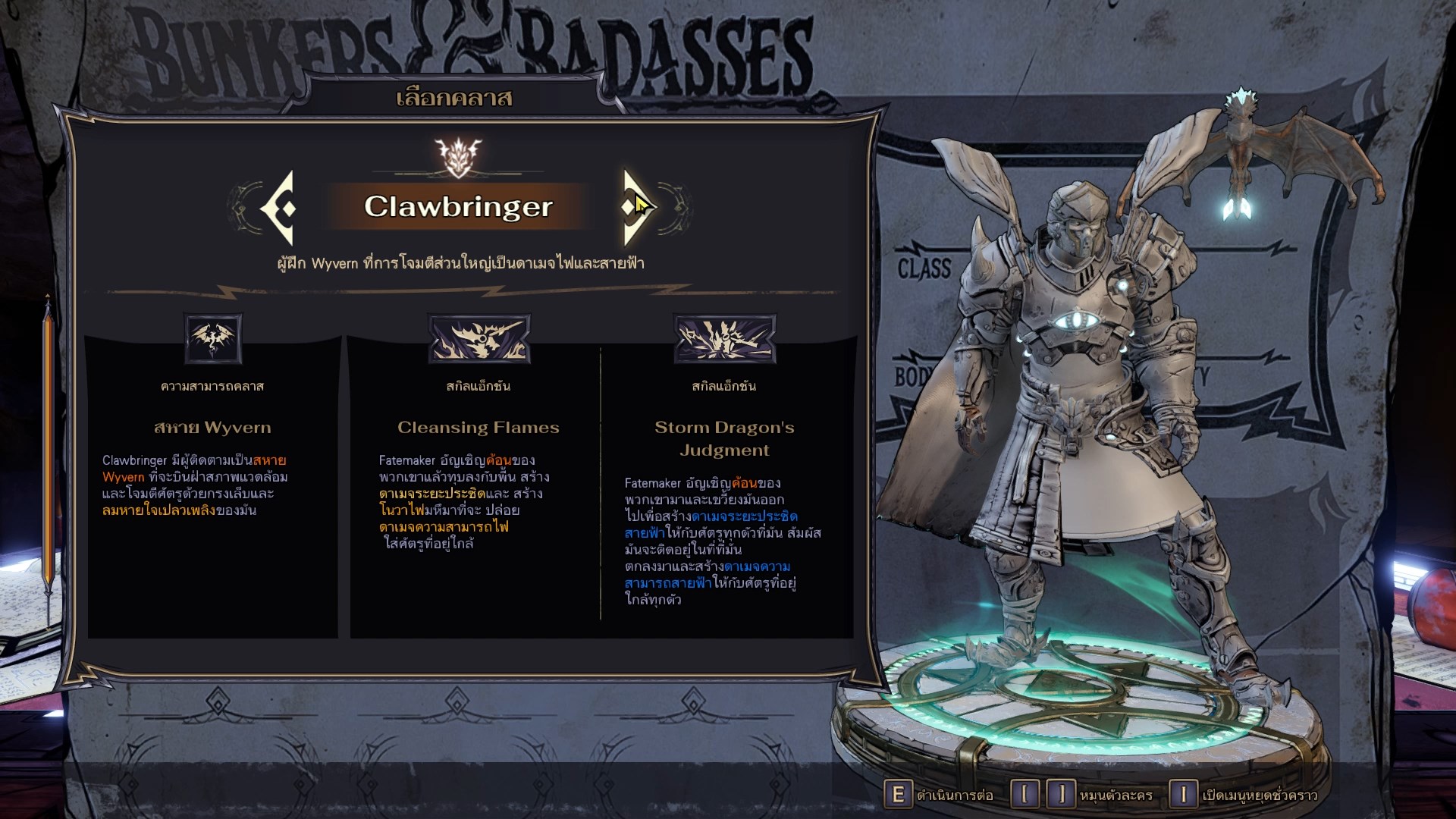Choose the Cleansing Flames action skill icon
Screen dimensions: 1456x819
[x=479, y=338]
